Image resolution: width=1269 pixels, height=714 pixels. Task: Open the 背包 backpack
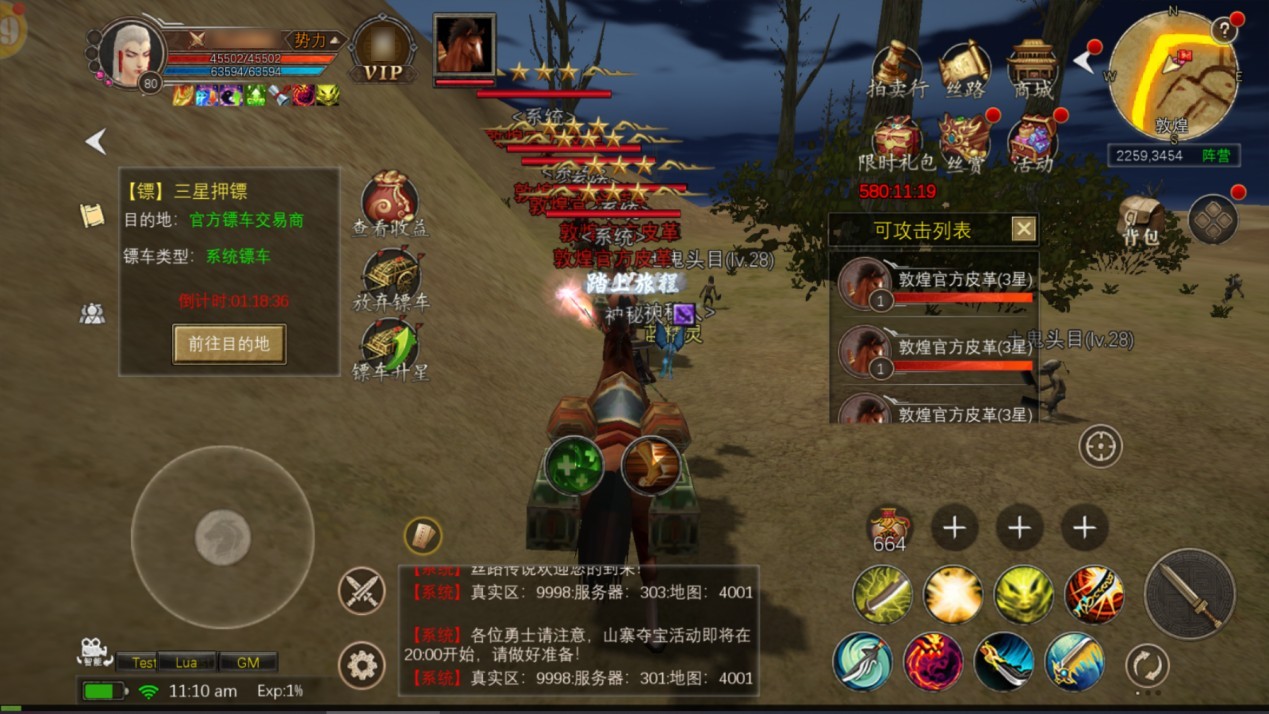(x=1140, y=219)
